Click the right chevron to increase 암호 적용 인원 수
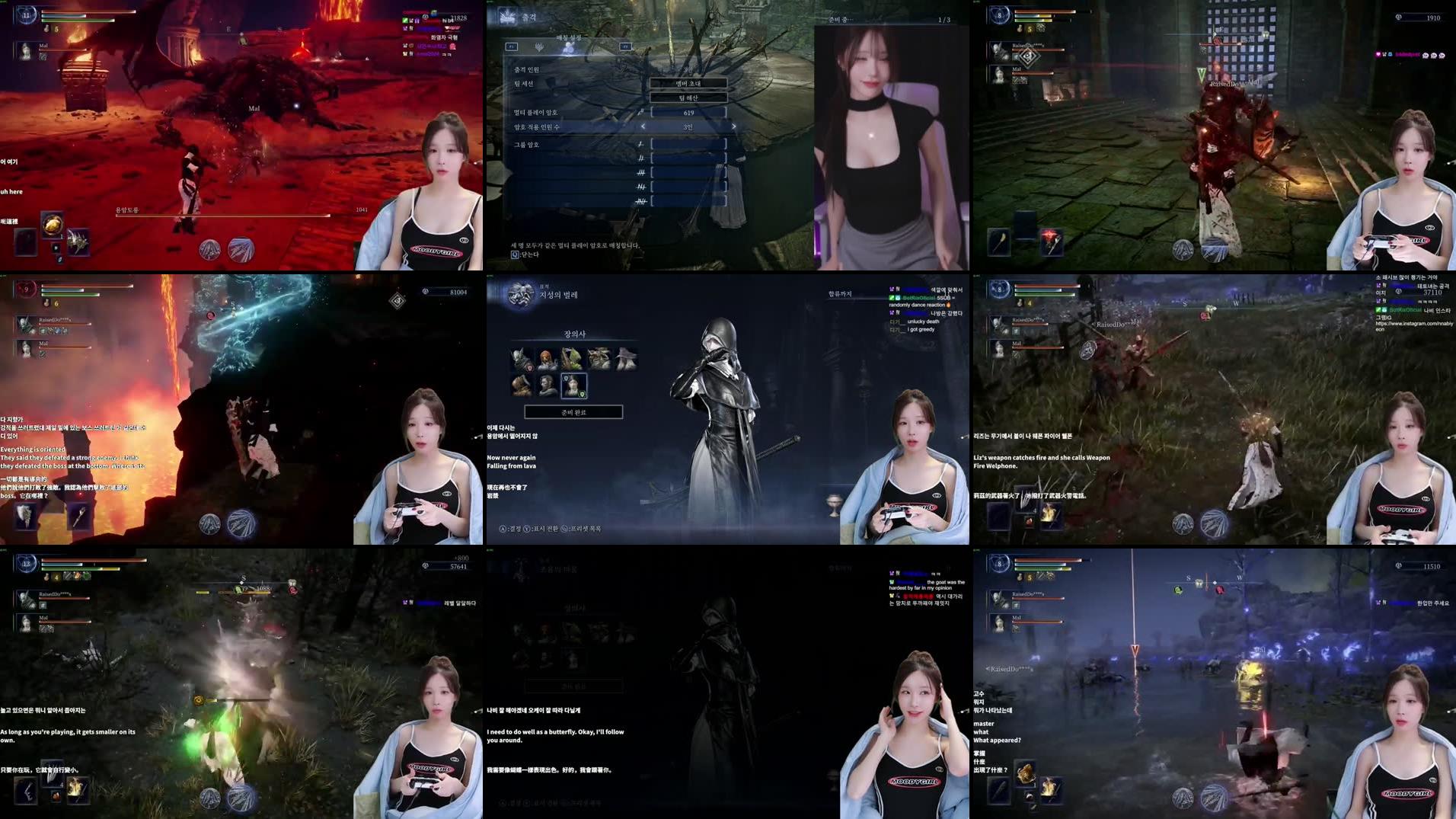 pos(733,126)
